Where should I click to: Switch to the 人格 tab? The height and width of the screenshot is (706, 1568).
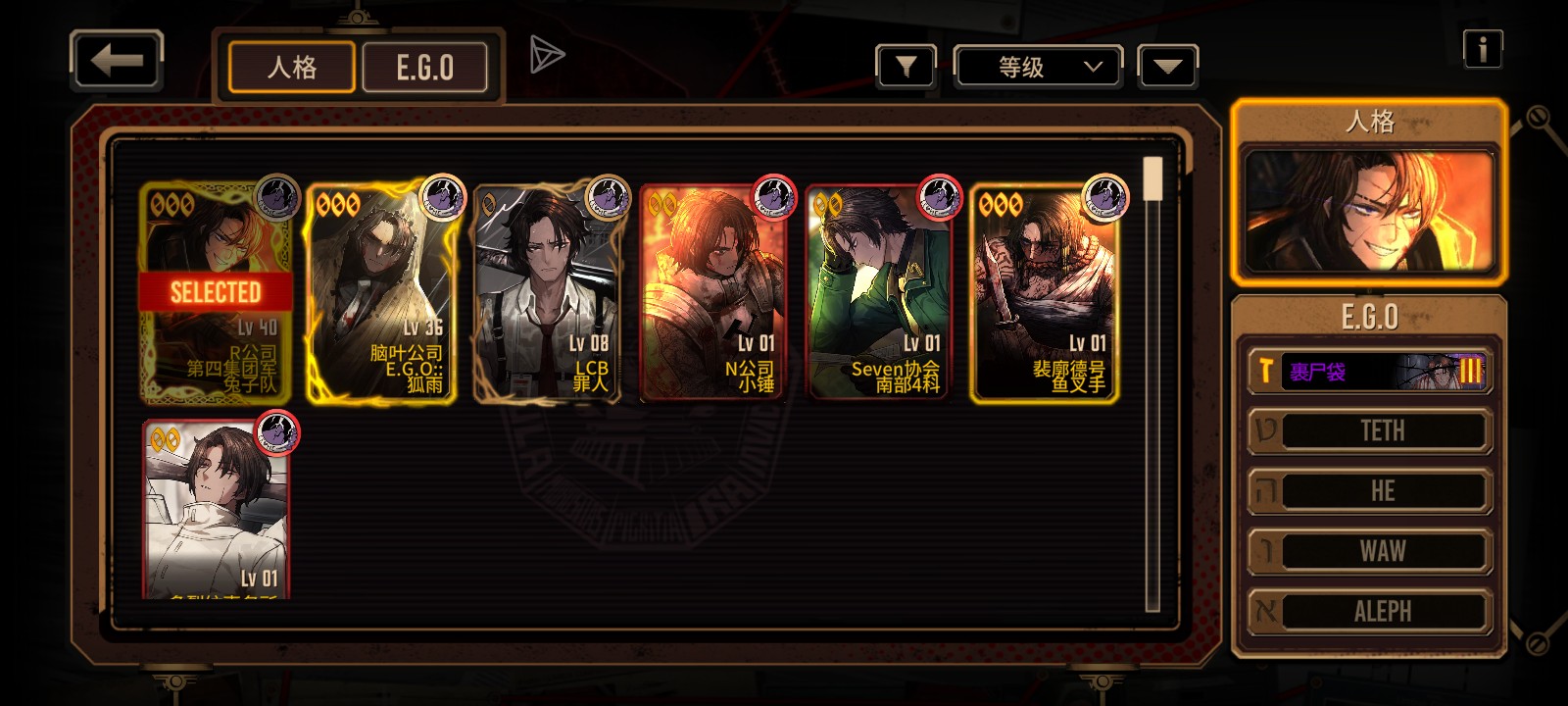291,68
